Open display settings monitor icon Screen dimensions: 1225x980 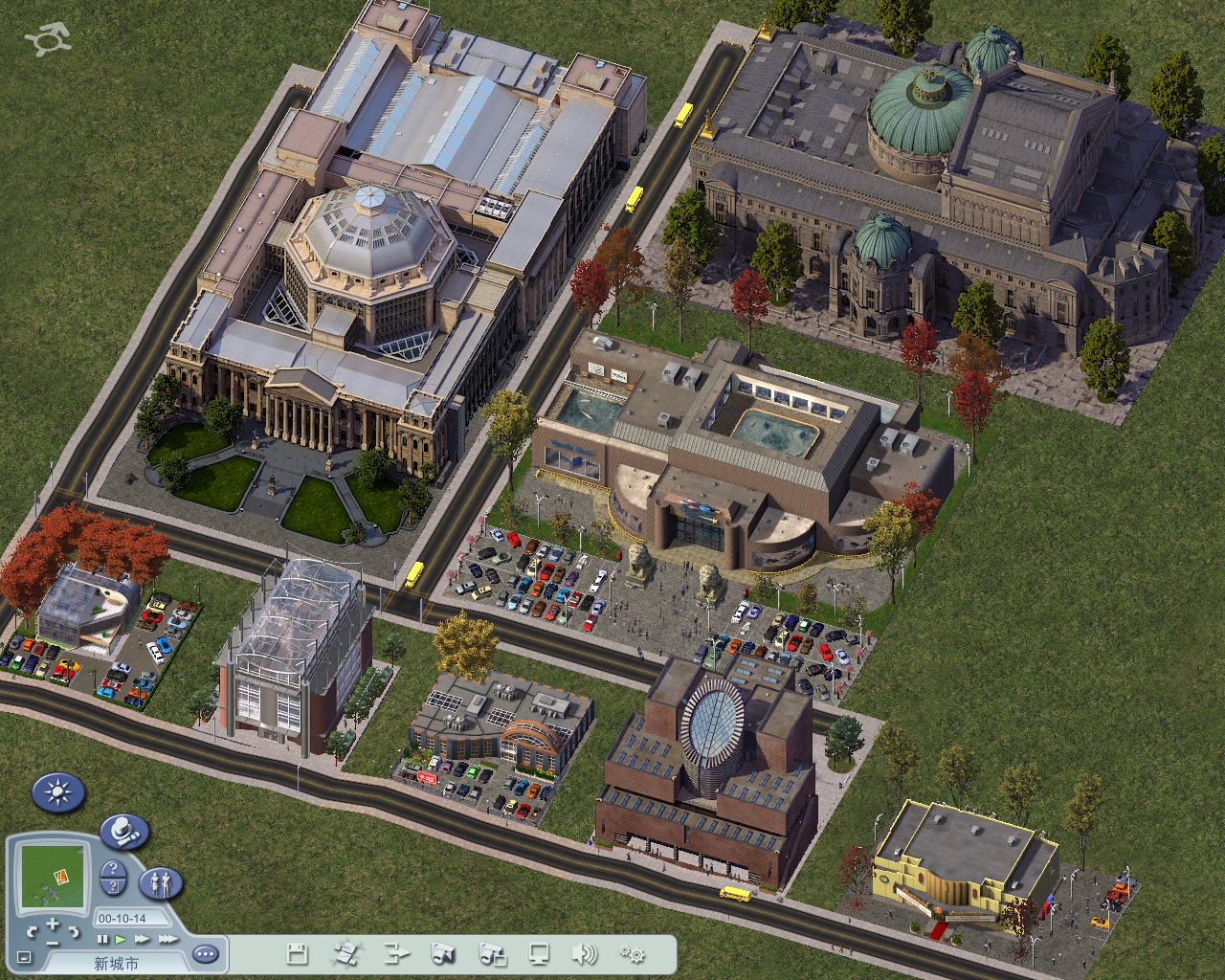(x=540, y=953)
